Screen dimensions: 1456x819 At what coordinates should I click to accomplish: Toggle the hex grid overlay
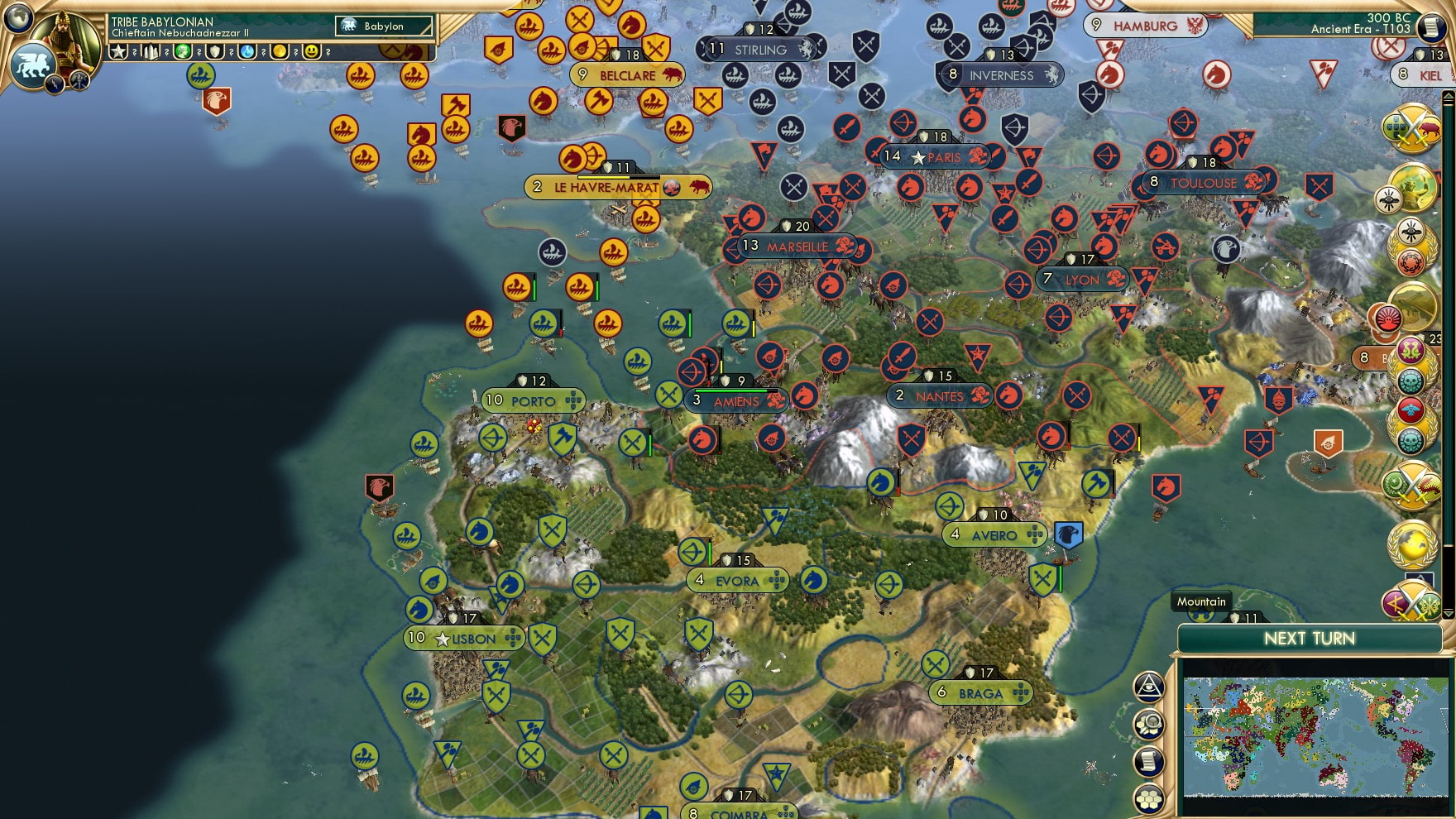click(x=1149, y=797)
